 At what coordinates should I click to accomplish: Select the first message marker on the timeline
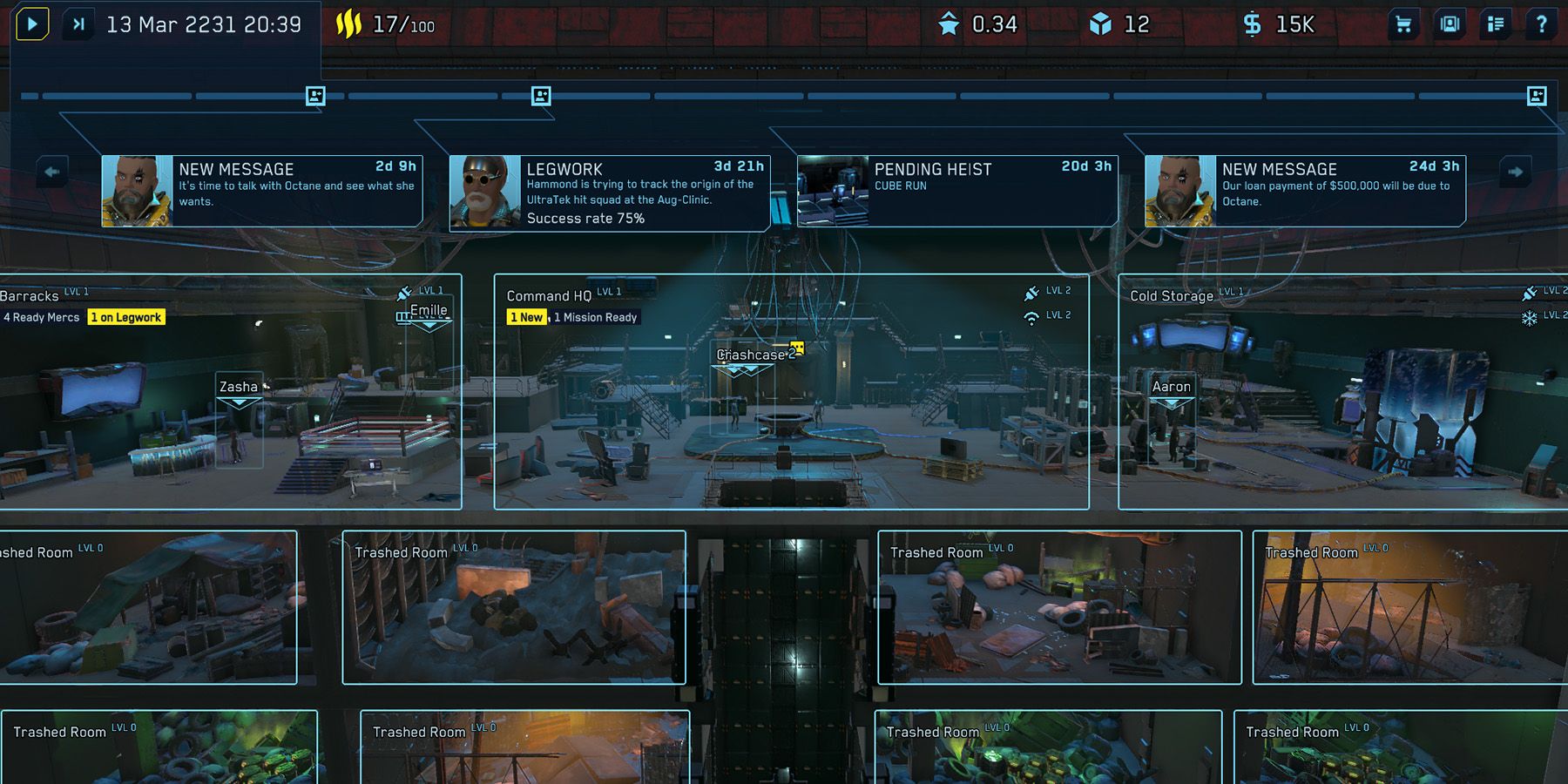pos(314,96)
